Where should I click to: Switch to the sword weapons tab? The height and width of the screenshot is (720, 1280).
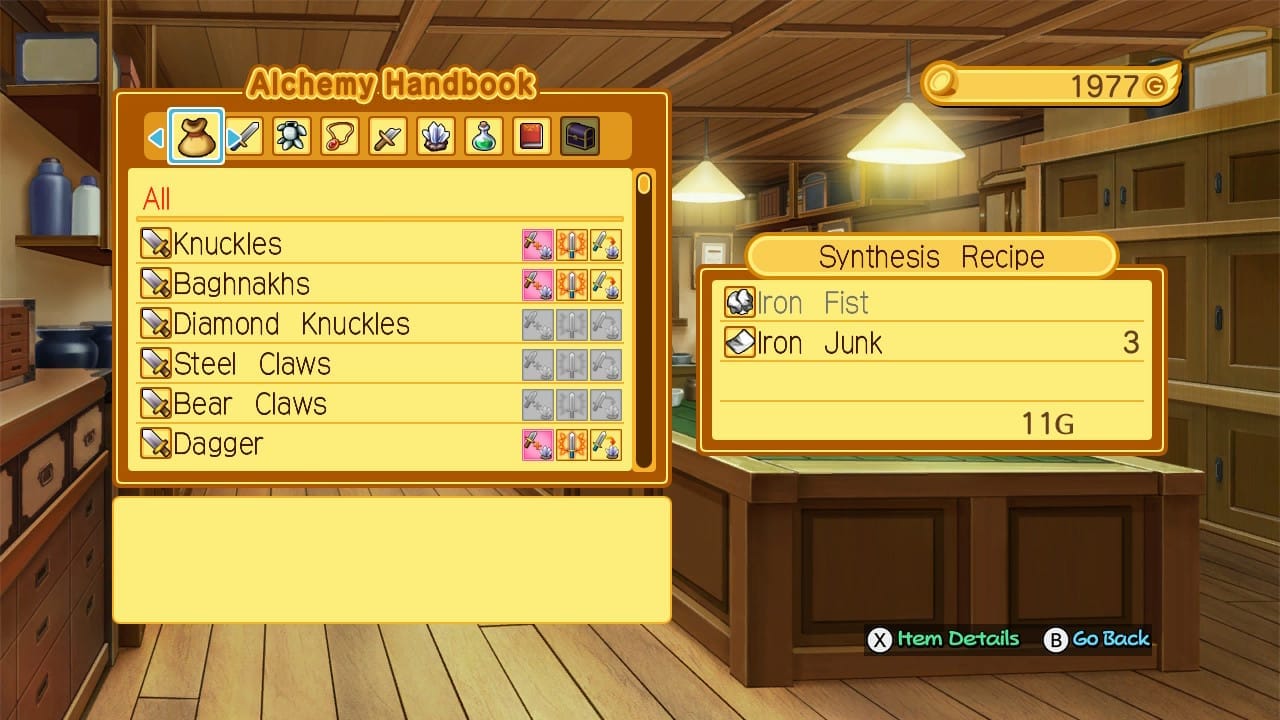(244, 137)
